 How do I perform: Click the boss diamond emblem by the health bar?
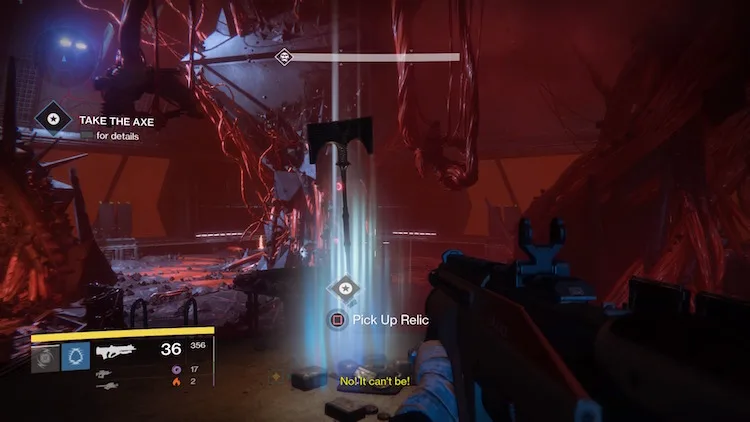[x=283, y=57]
